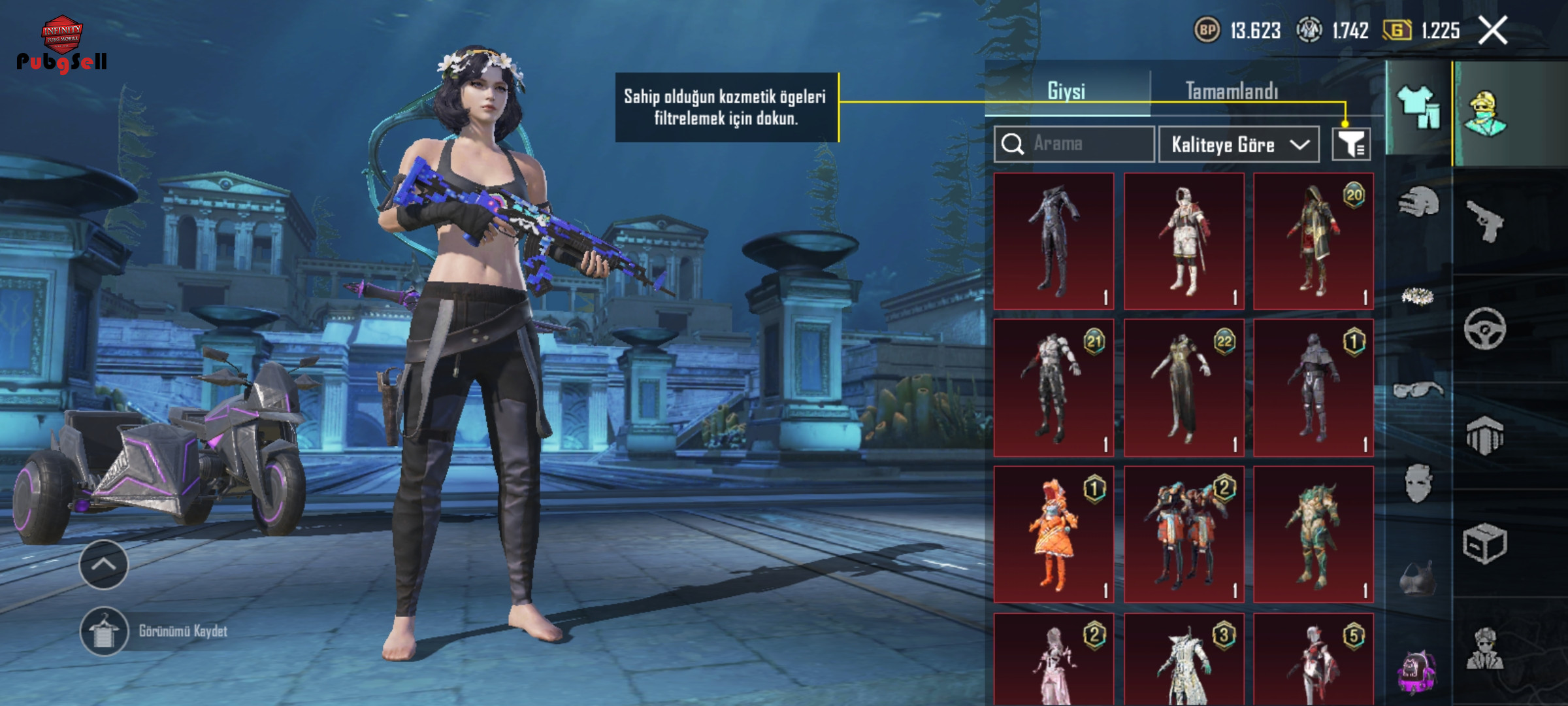Viewport: 1568px width, 706px height.
Task: Open the crate box section
Action: pos(1485,543)
